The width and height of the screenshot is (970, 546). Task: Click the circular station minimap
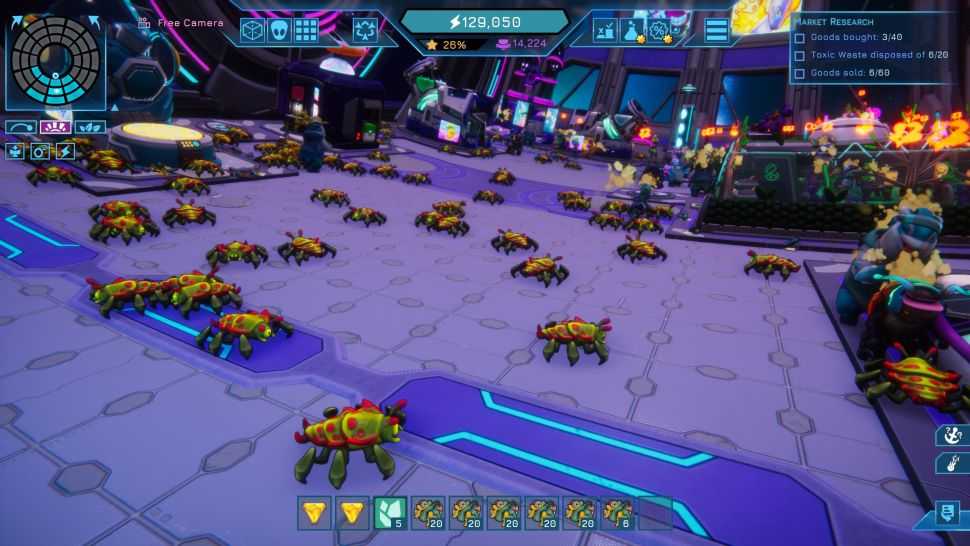coord(55,60)
